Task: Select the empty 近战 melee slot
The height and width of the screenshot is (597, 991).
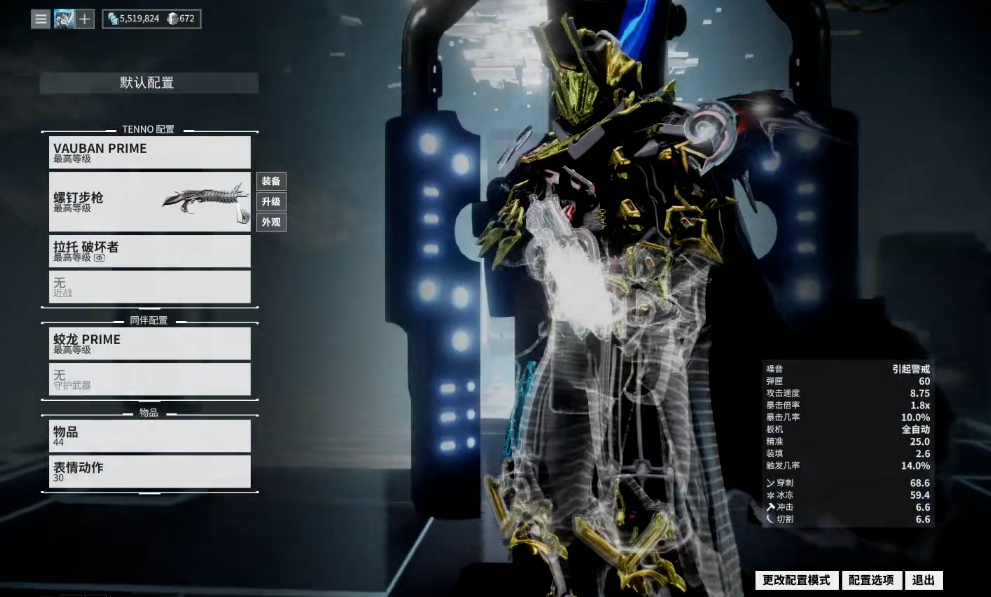Action: [x=150, y=287]
